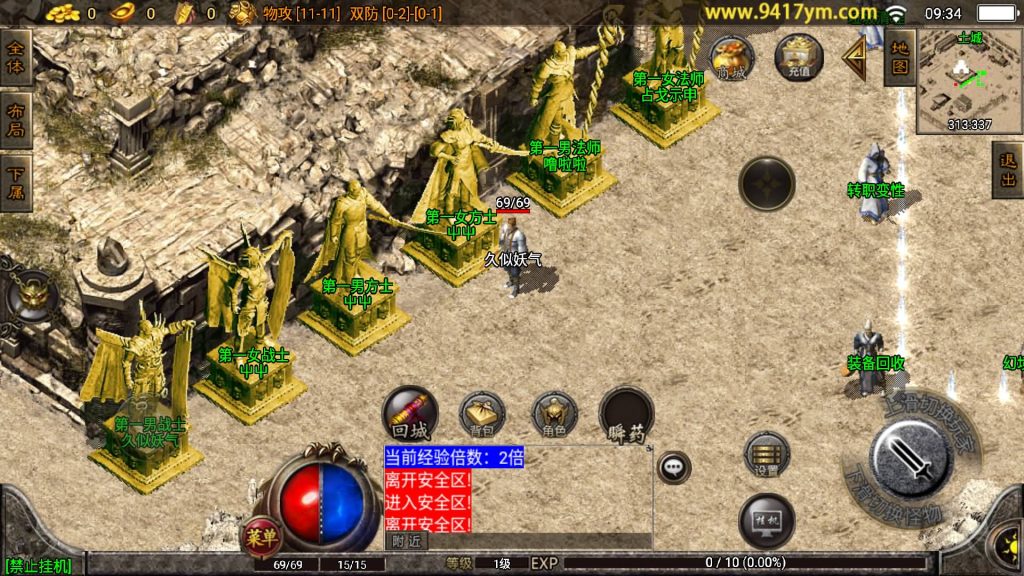This screenshot has height=576, width=1024.
Task: Select the 下属 subordinates tab
Action: click(x=15, y=182)
